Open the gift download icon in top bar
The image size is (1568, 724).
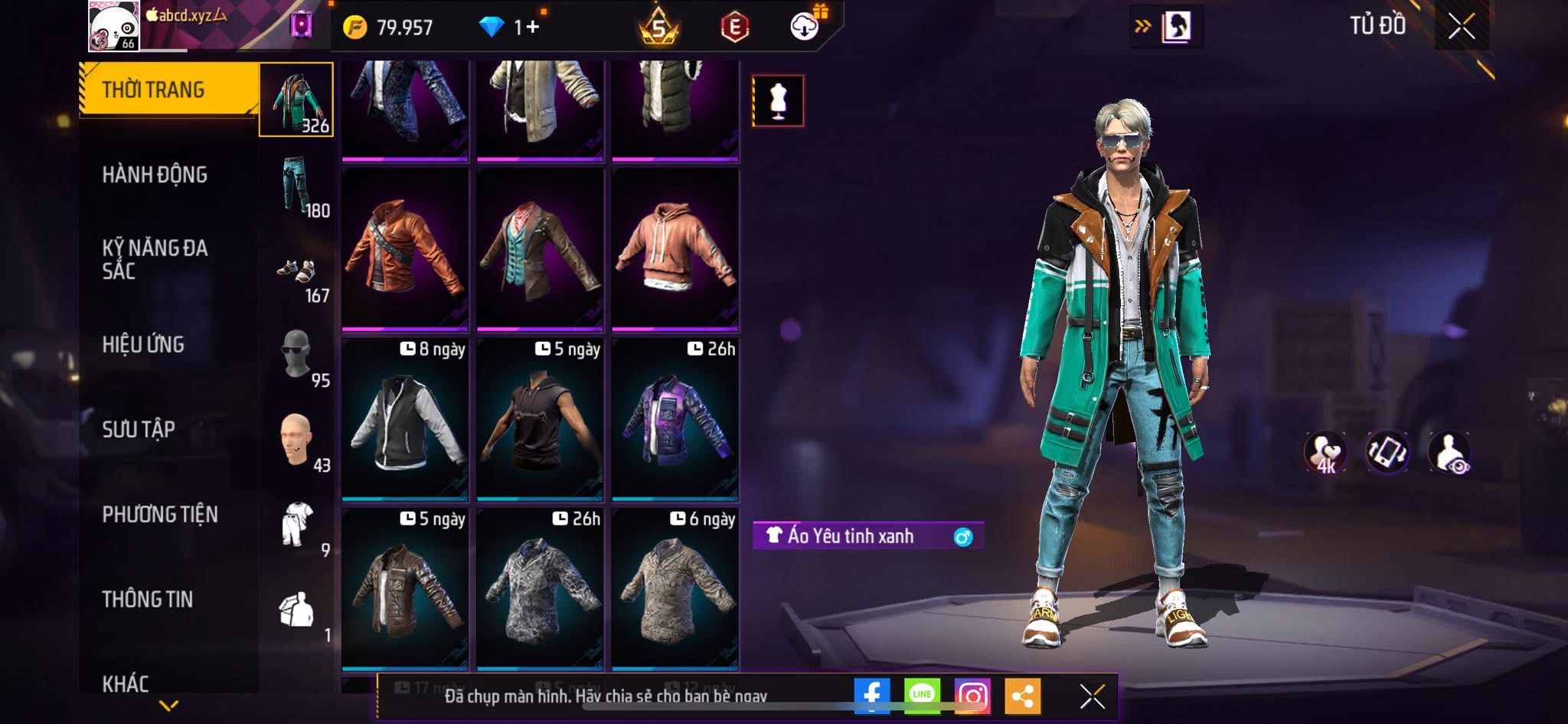(802, 26)
